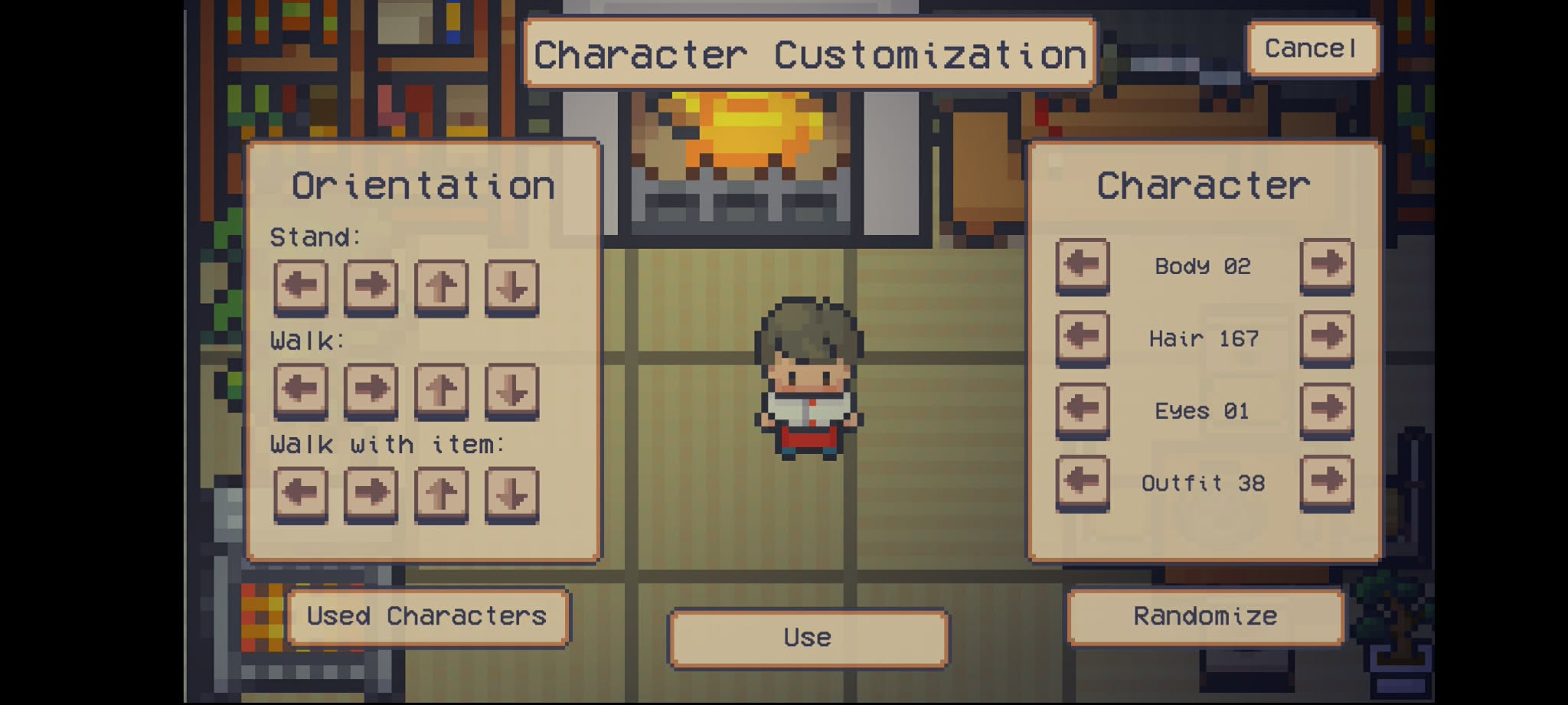
Task: Click the Stand right-facing orientation arrow
Action: pos(371,286)
